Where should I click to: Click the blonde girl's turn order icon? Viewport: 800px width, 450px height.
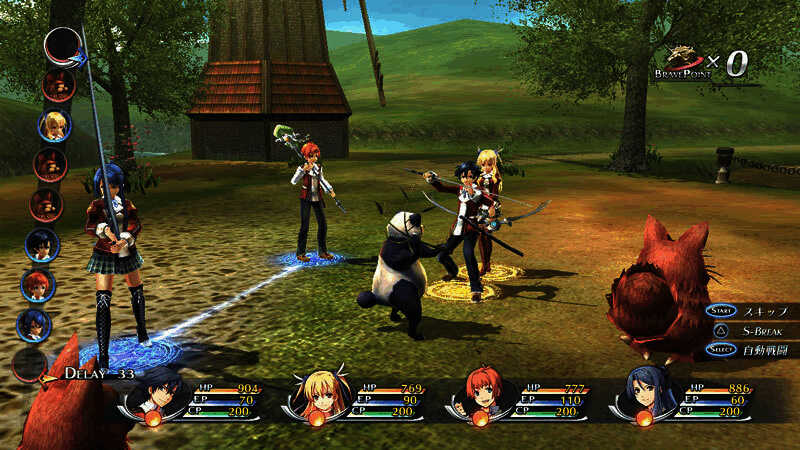click(x=54, y=125)
